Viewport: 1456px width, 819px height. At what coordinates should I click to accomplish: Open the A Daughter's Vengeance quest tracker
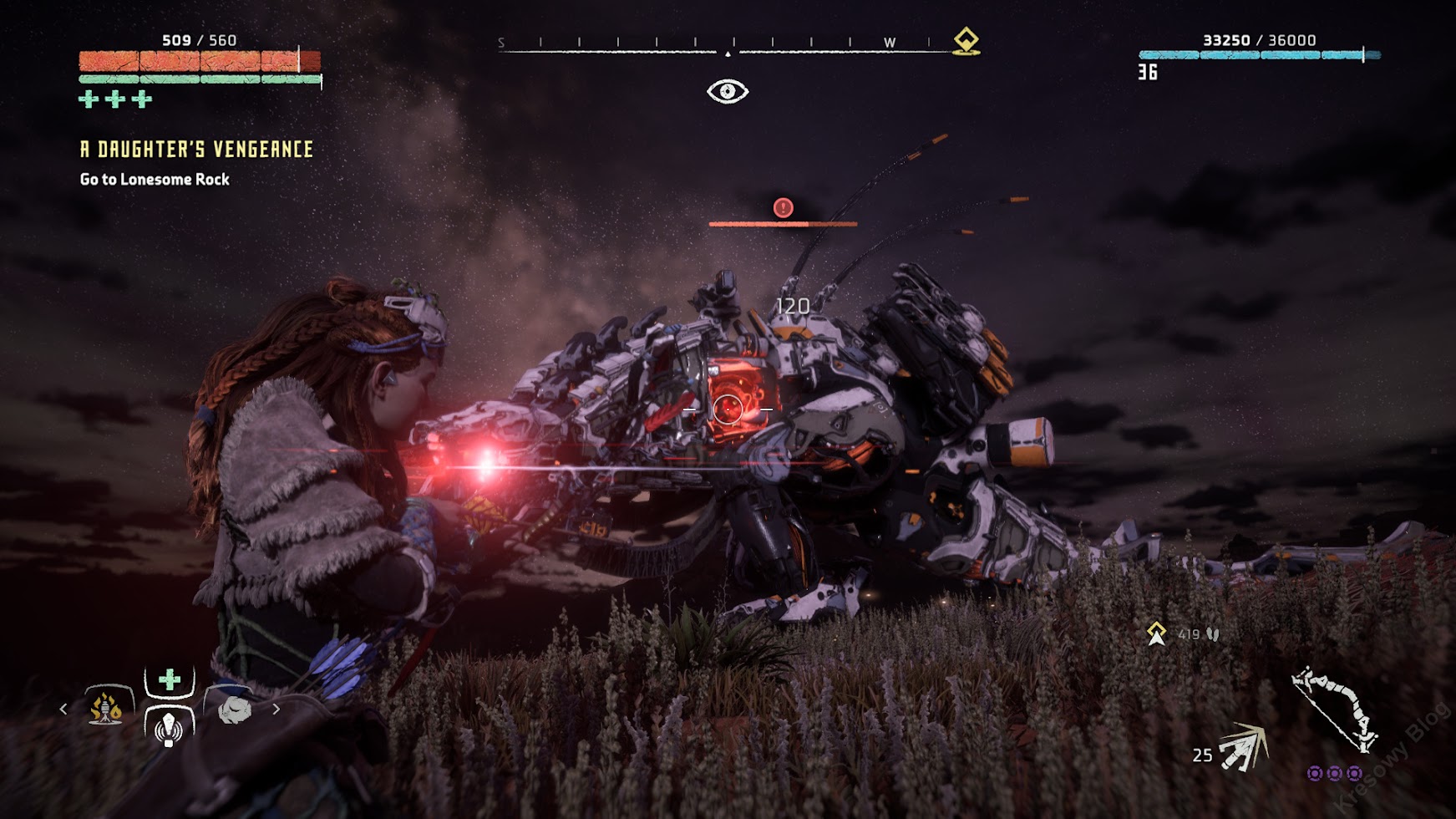pyautogui.click(x=196, y=150)
